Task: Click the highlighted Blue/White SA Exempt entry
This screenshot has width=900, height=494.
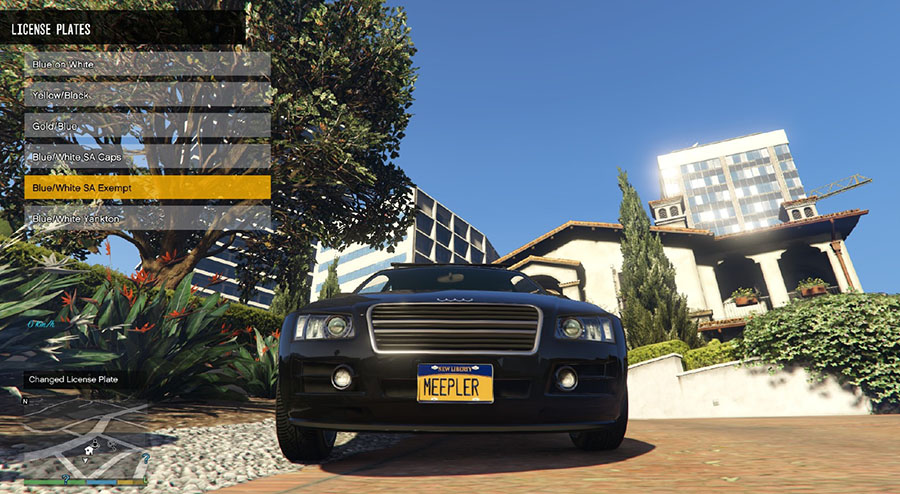Action: point(147,188)
